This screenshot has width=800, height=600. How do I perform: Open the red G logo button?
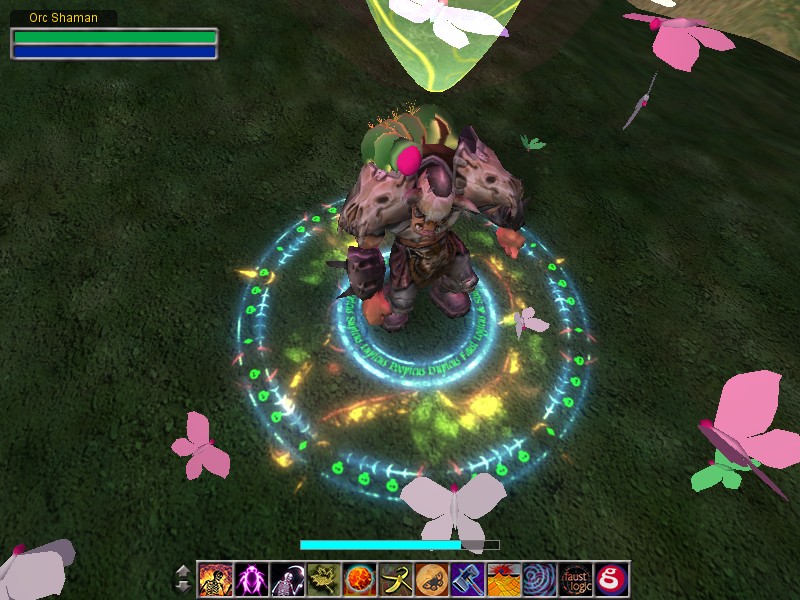coord(611,579)
